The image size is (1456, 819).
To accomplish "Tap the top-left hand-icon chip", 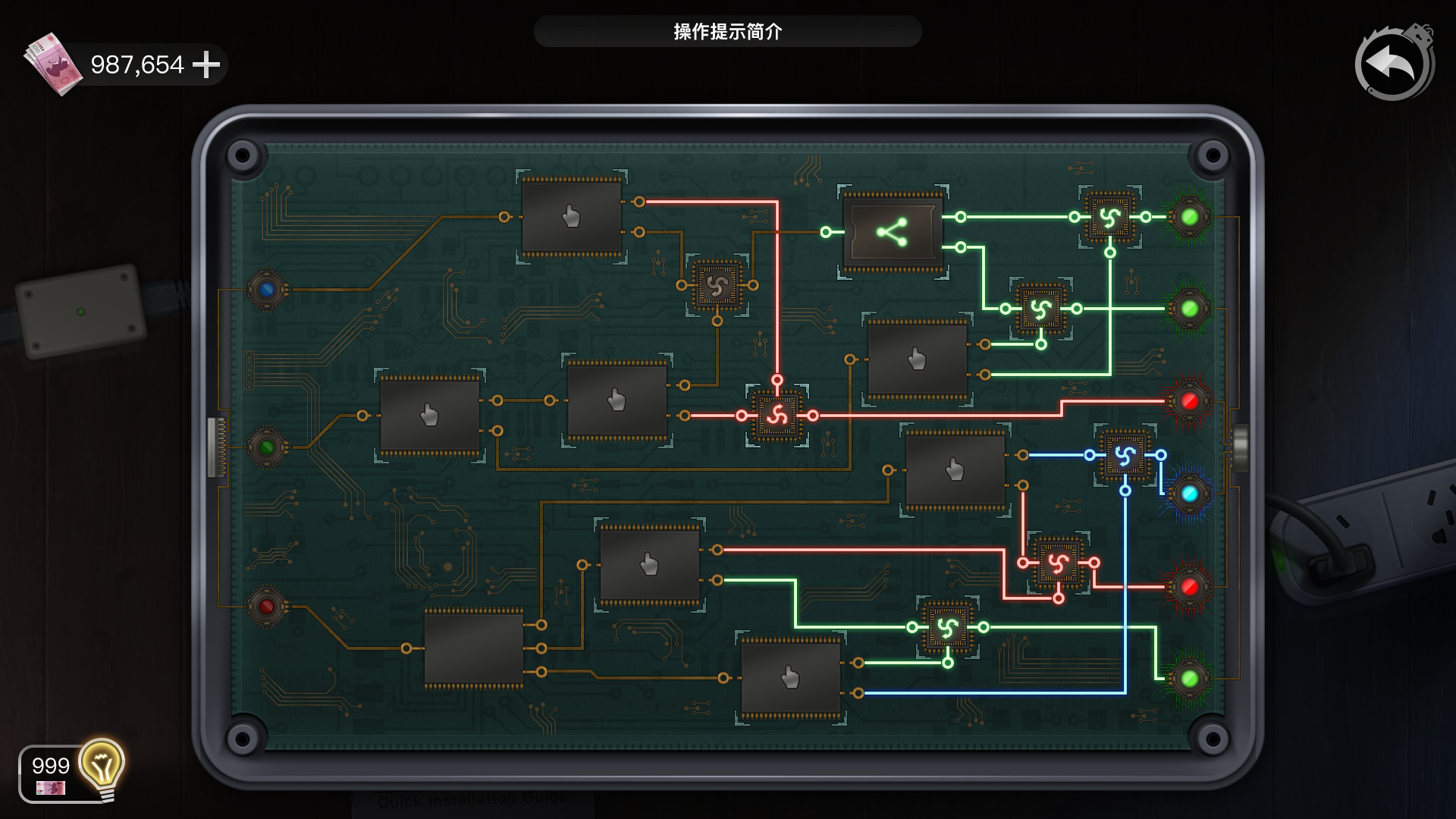I will click(571, 218).
